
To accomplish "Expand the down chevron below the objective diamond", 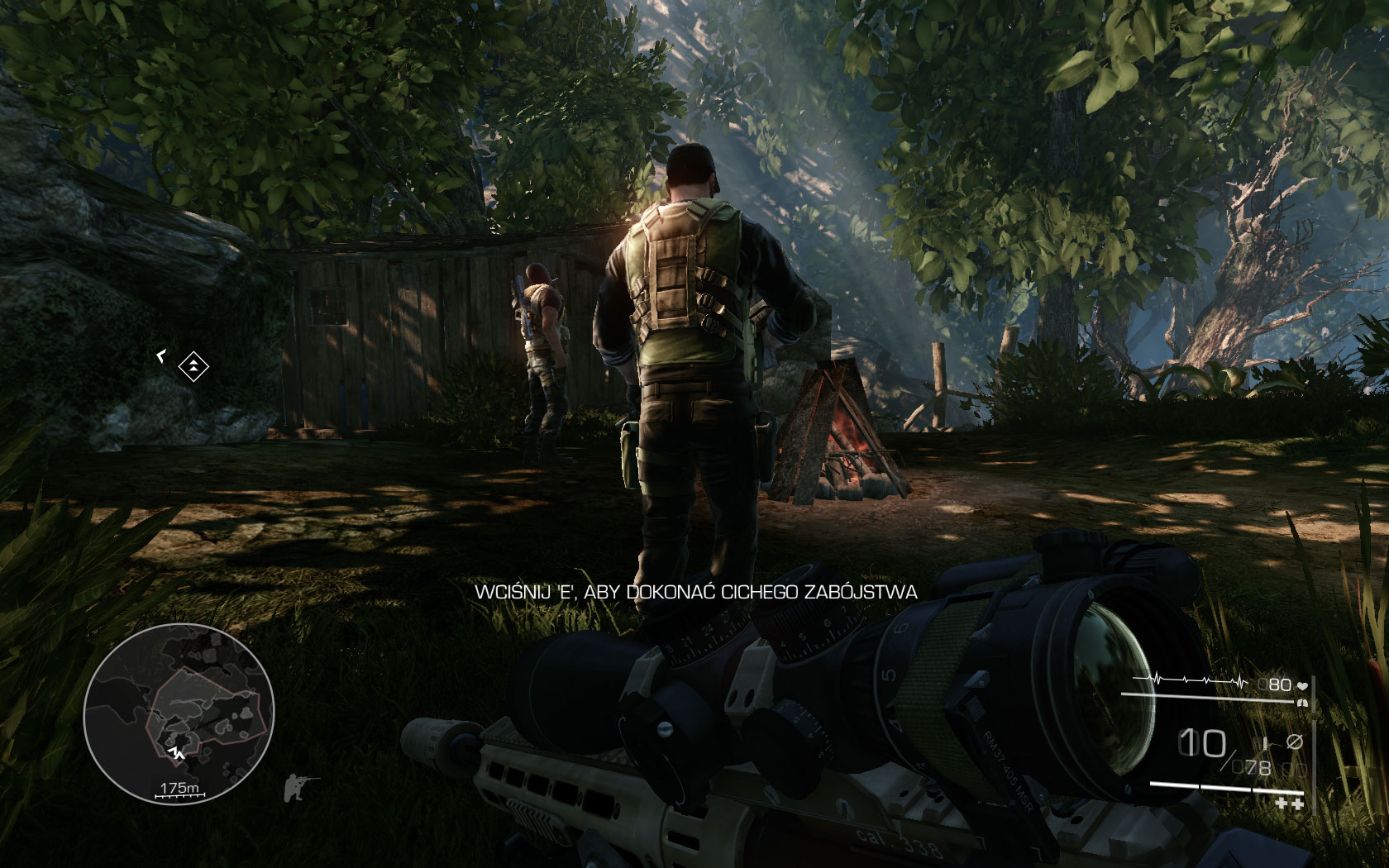I will click(193, 370).
